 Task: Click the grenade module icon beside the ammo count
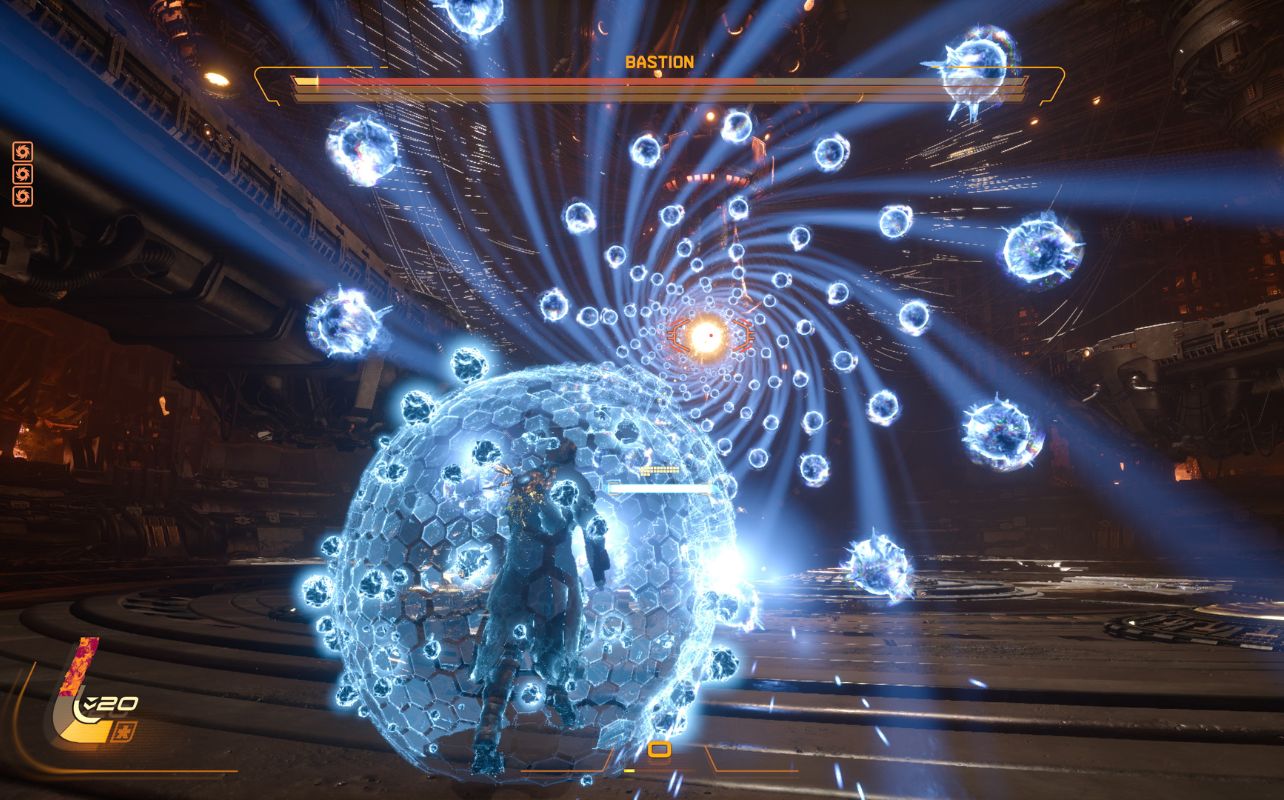pos(122,731)
